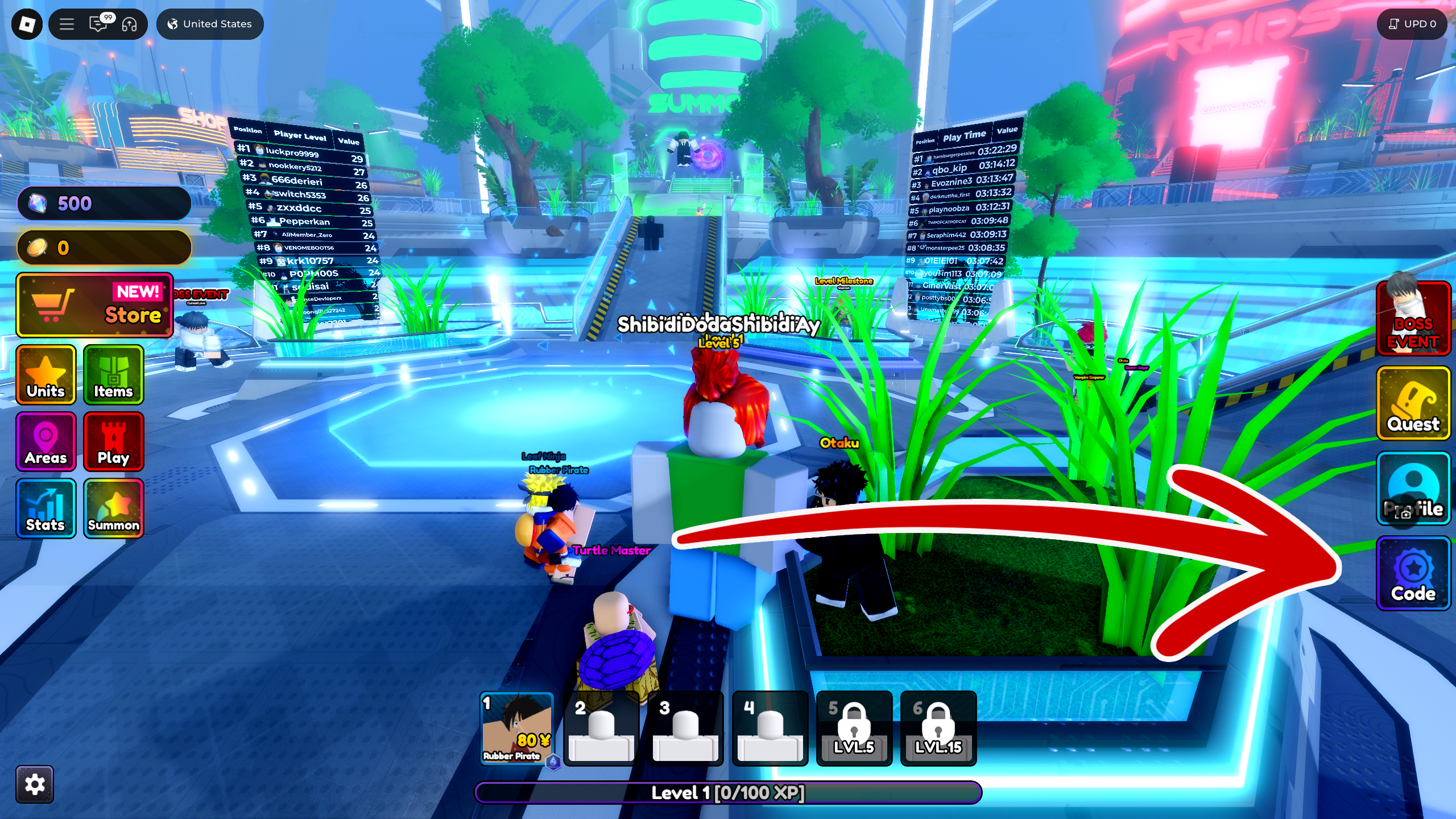Select Rubber Pirate in hotbar slot 1
Viewport: 1456px width, 819px height.
[x=517, y=730]
